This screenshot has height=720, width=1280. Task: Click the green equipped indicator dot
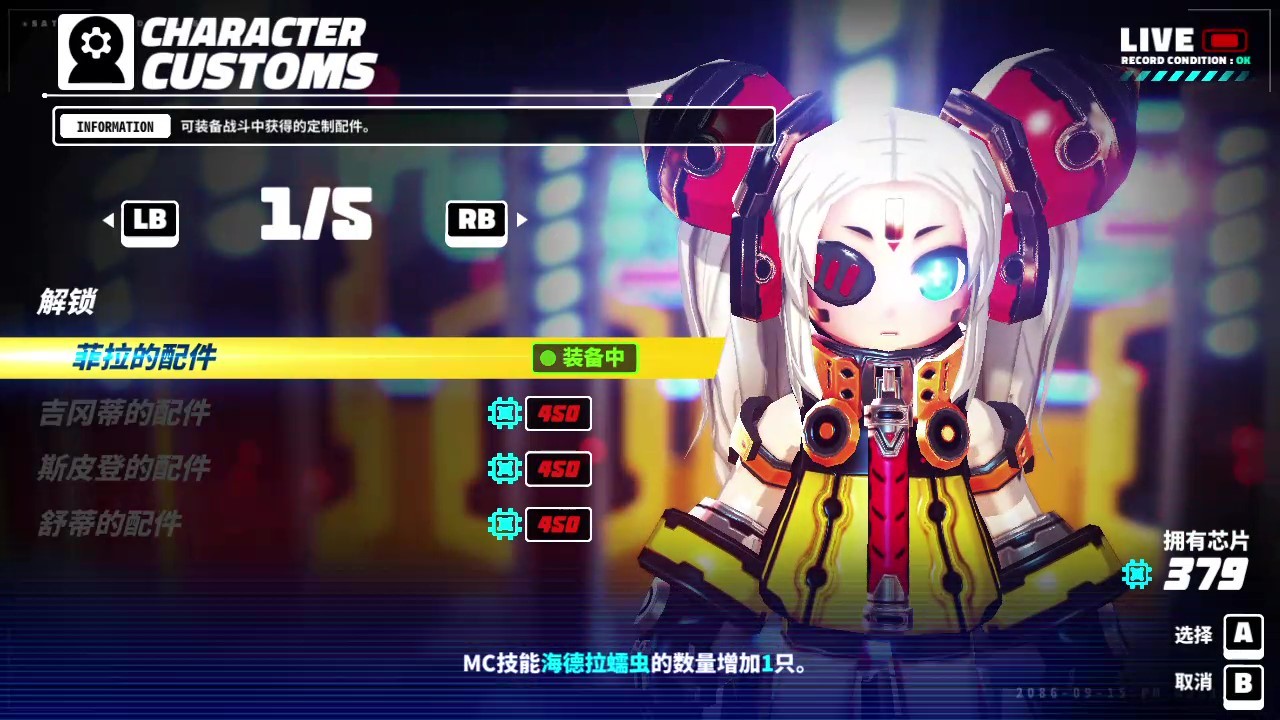(x=546, y=358)
